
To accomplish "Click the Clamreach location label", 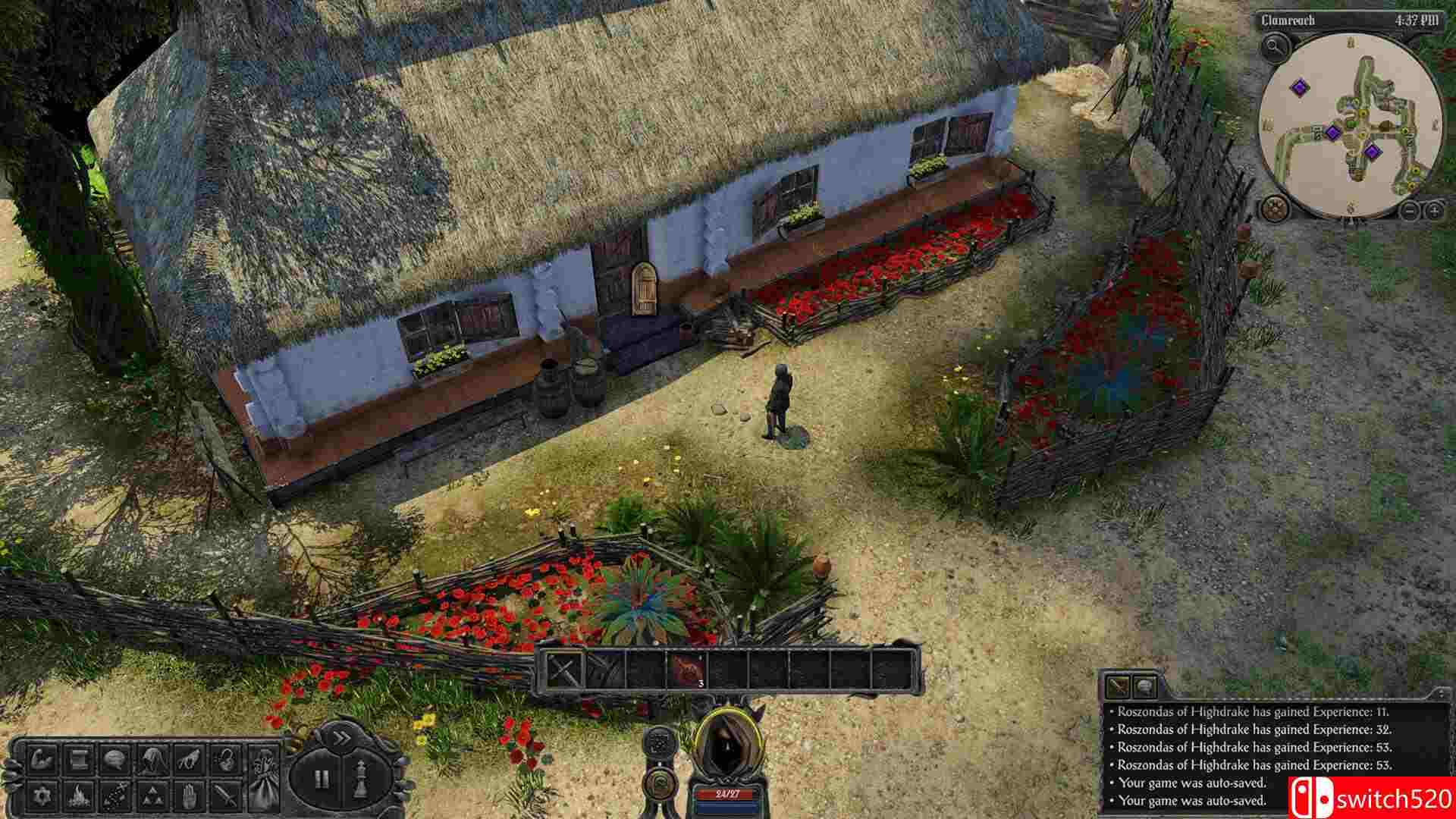I will click(1288, 20).
